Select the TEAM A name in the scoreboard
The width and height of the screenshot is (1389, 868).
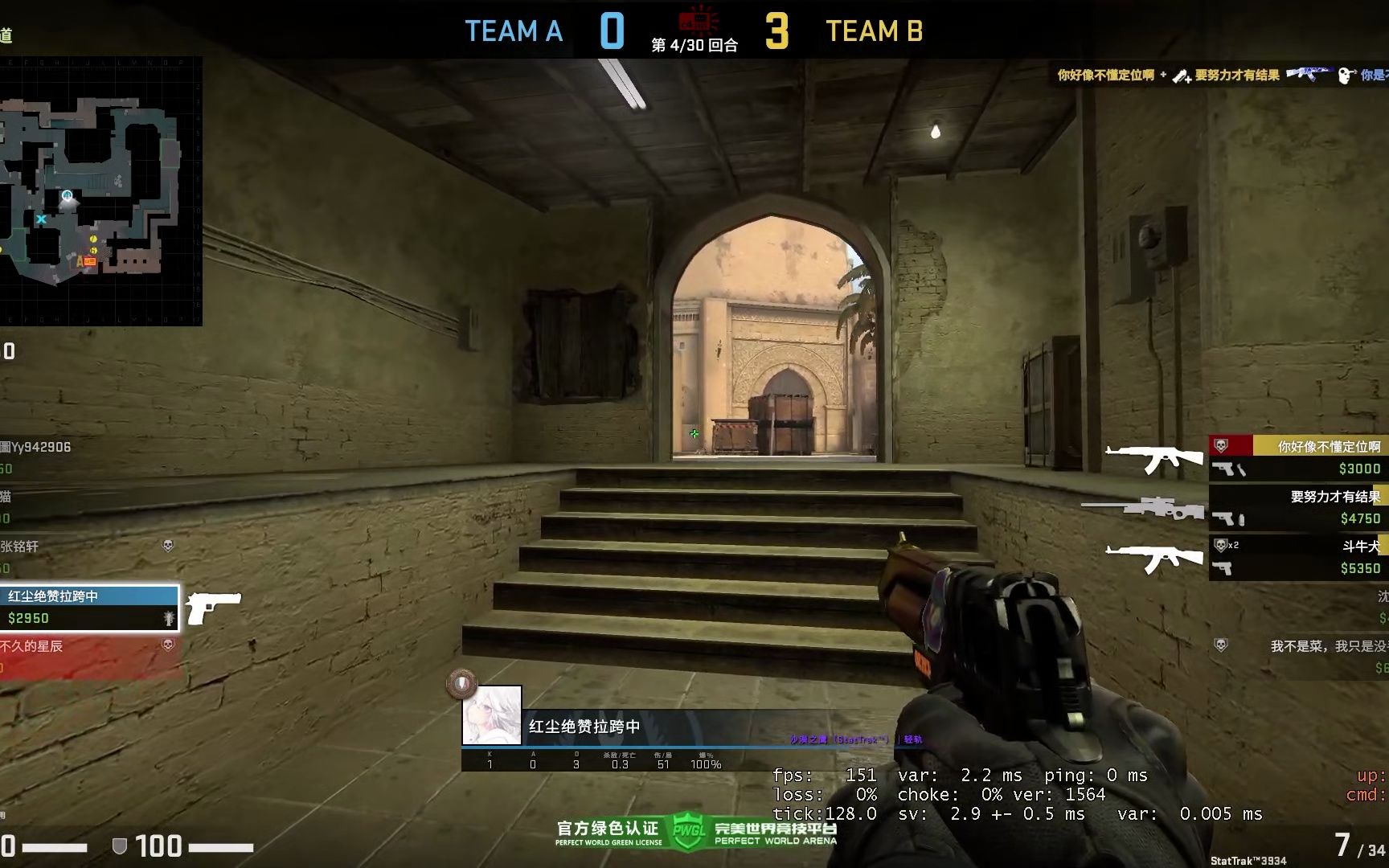pos(514,31)
